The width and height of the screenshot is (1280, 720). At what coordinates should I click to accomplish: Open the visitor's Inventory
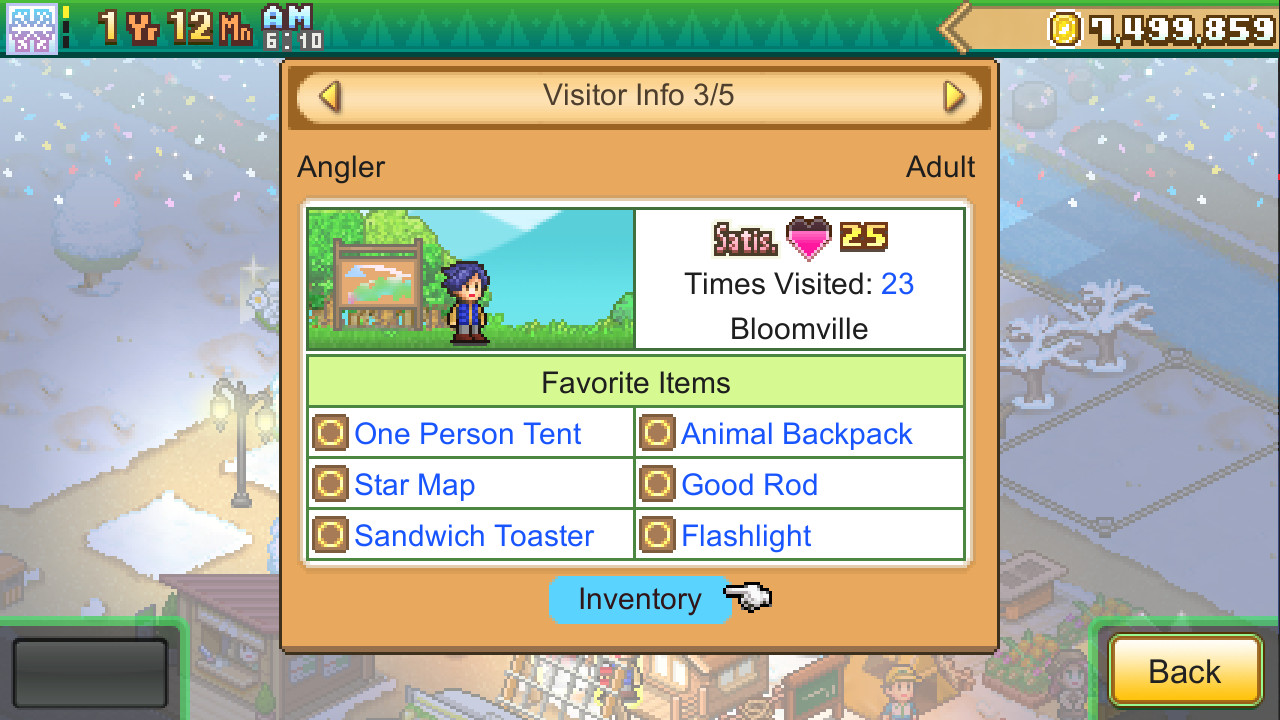tap(639, 599)
